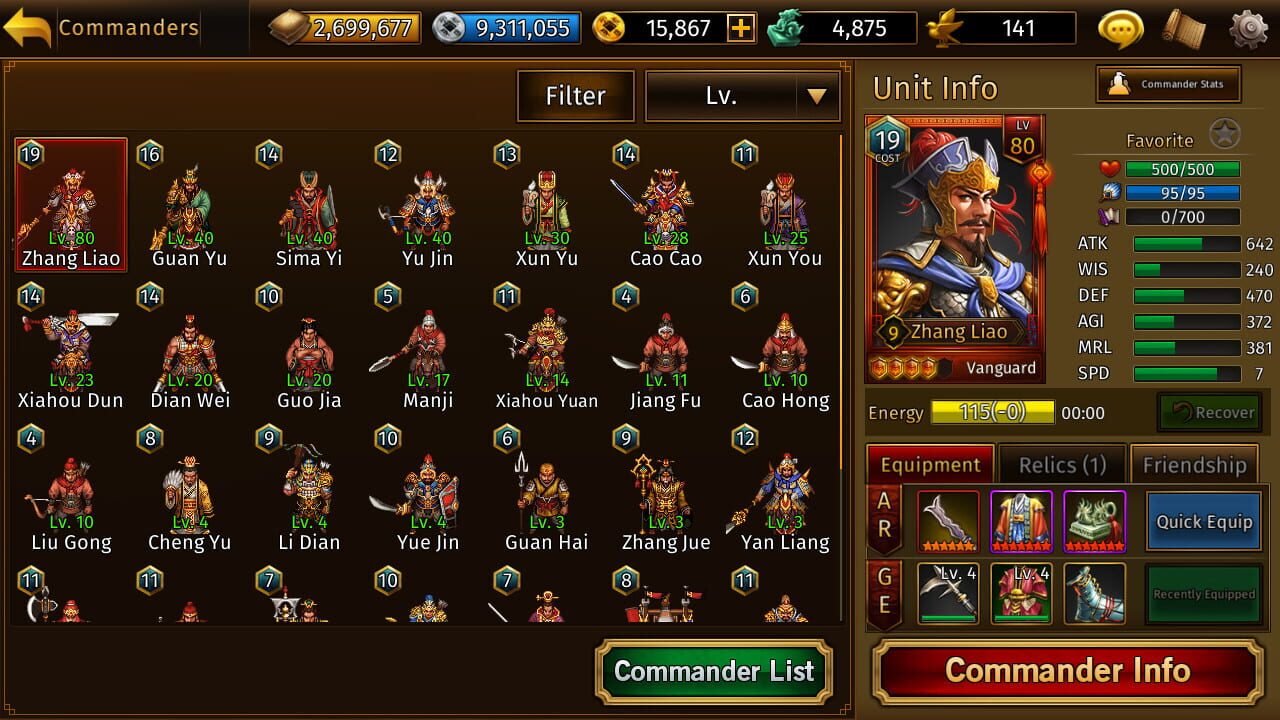The width and height of the screenshot is (1280, 720).
Task: Open the green seal relic in the E slot
Action: [1095, 520]
